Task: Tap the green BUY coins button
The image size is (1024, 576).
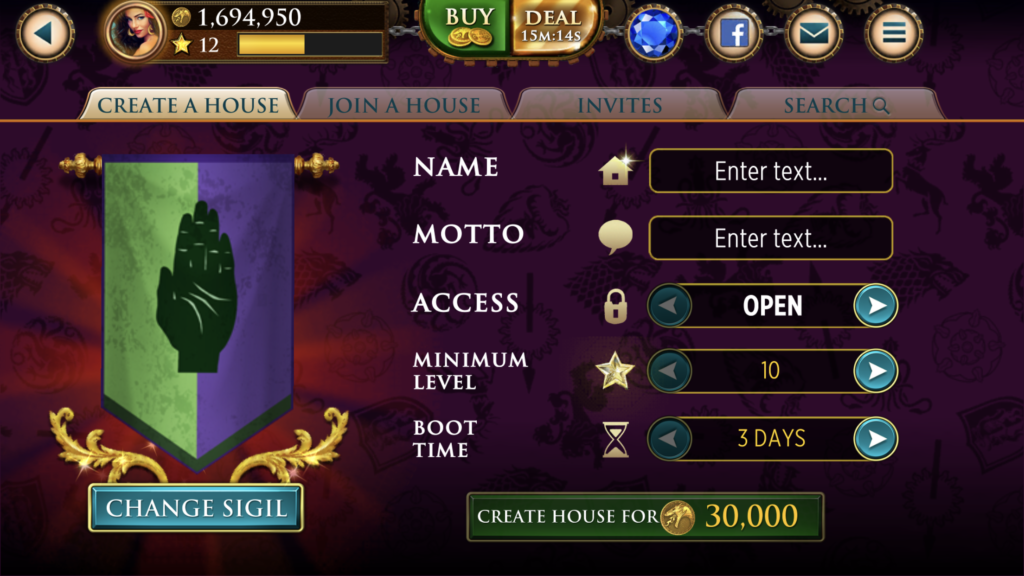Action: (x=467, y=27)
